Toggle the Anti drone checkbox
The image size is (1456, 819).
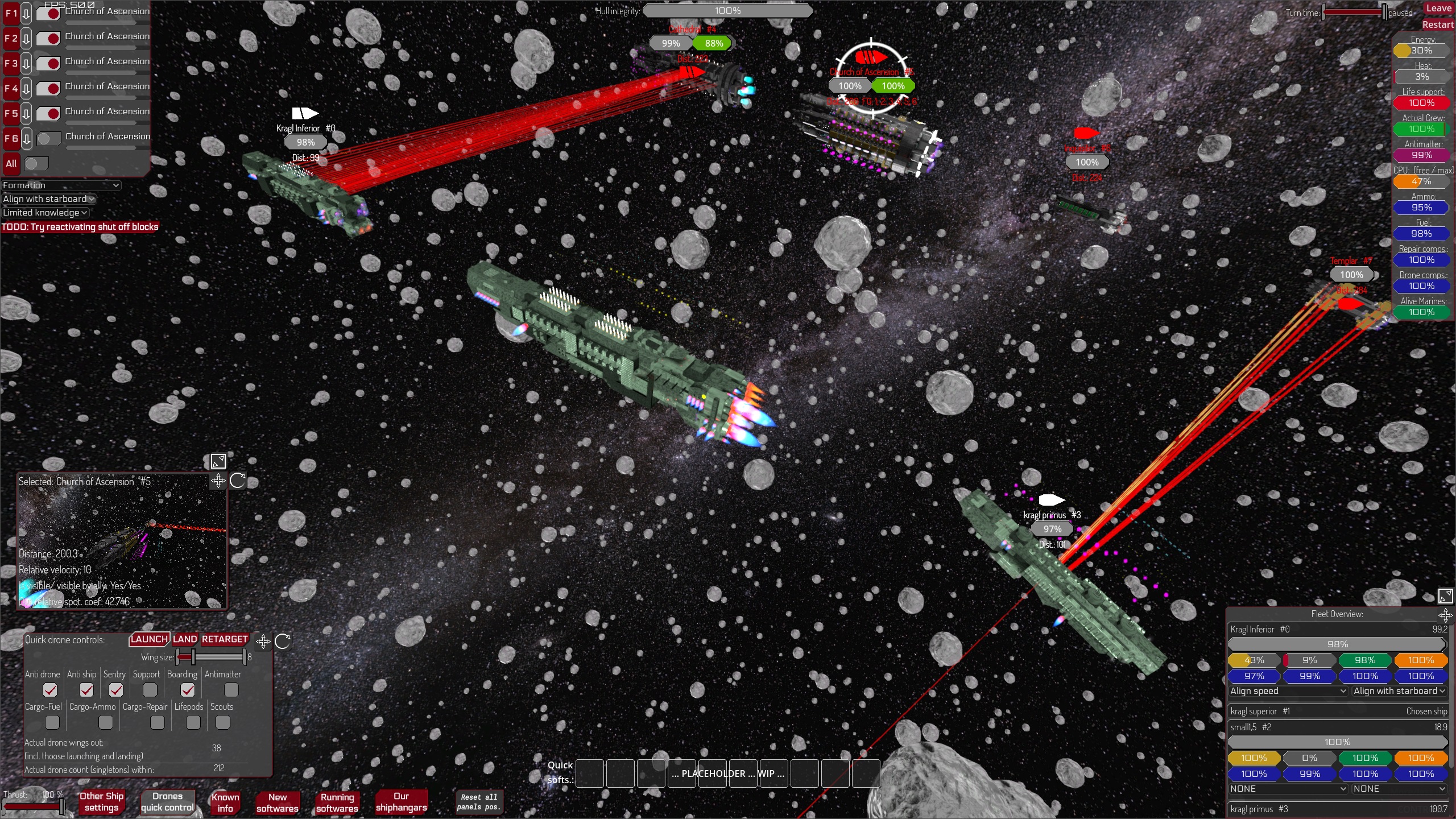pos(50,690)
